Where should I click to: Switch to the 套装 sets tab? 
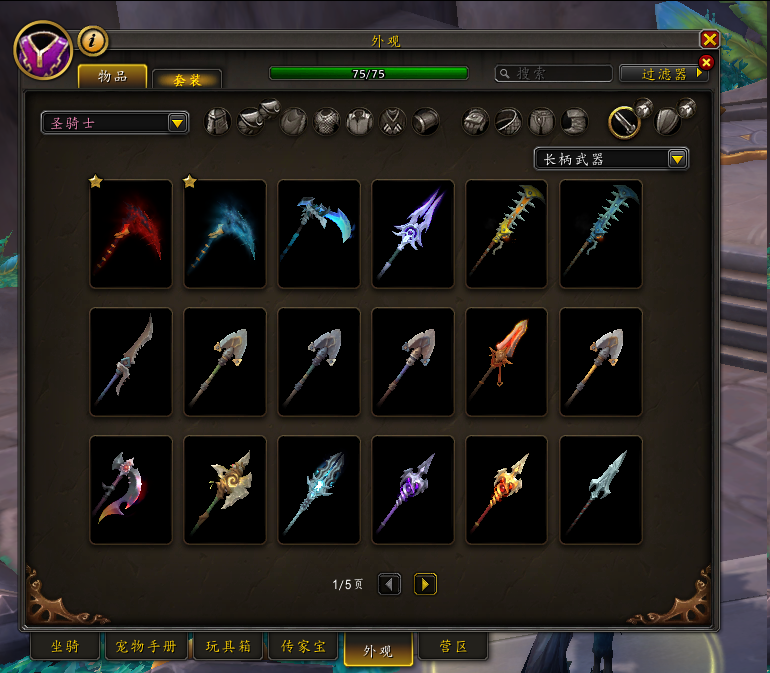[x=187, y=79]
